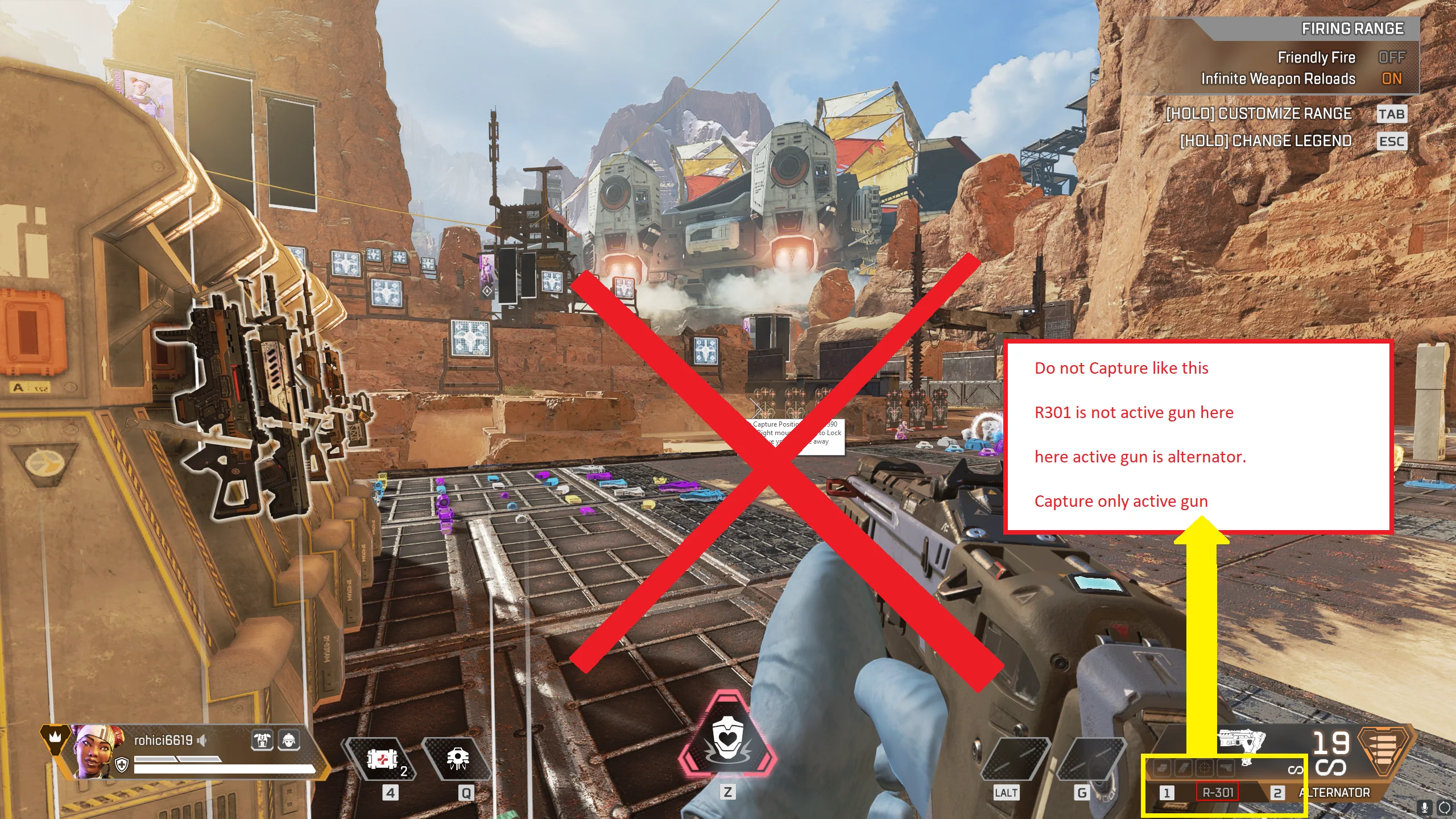Click the circular arrows sync icon
This screenshot has width=1456, height=819.
(1444, 808)
